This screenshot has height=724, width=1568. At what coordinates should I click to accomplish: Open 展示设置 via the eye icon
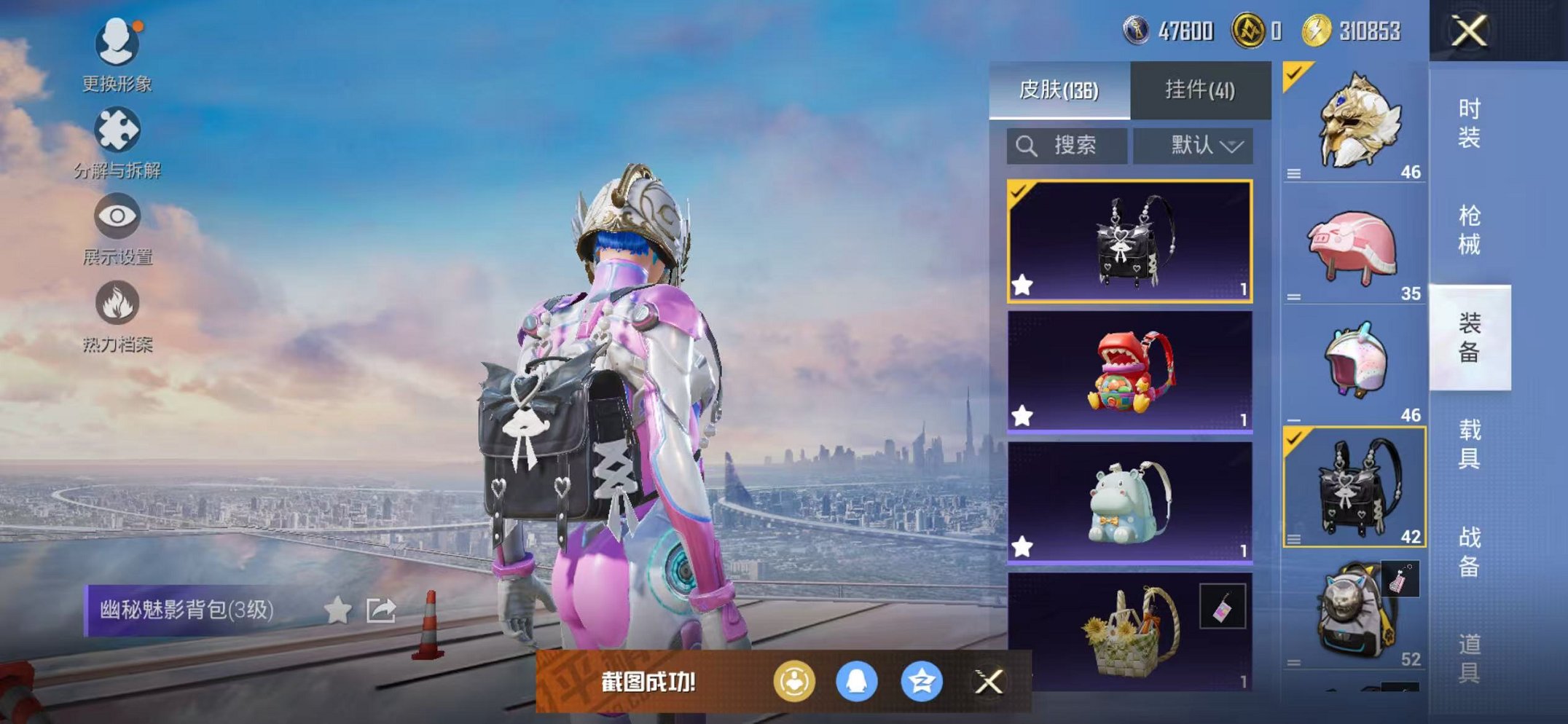(x=118, y=216)
